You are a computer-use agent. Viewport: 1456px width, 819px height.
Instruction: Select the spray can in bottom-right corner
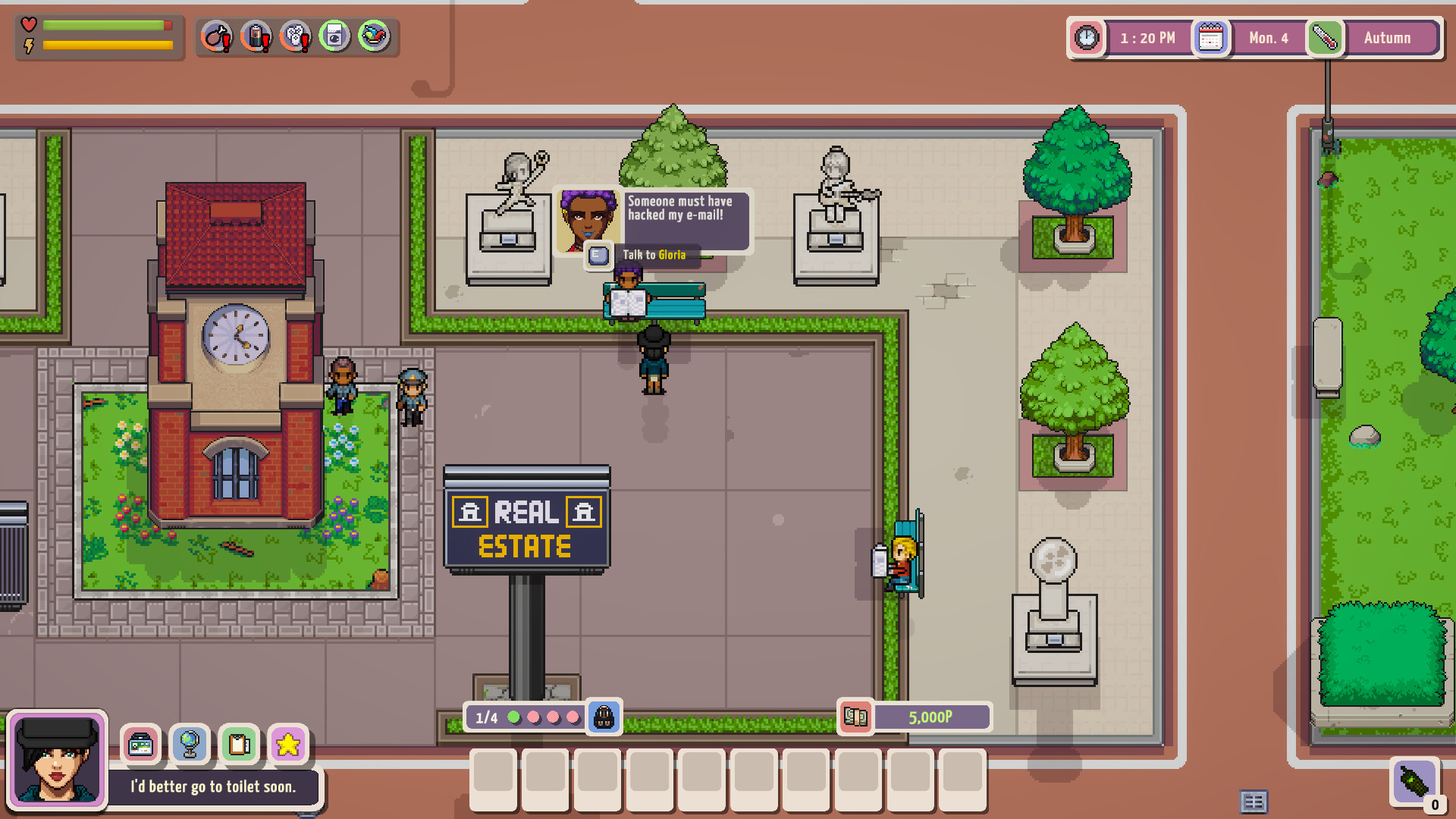point(1412,783)
